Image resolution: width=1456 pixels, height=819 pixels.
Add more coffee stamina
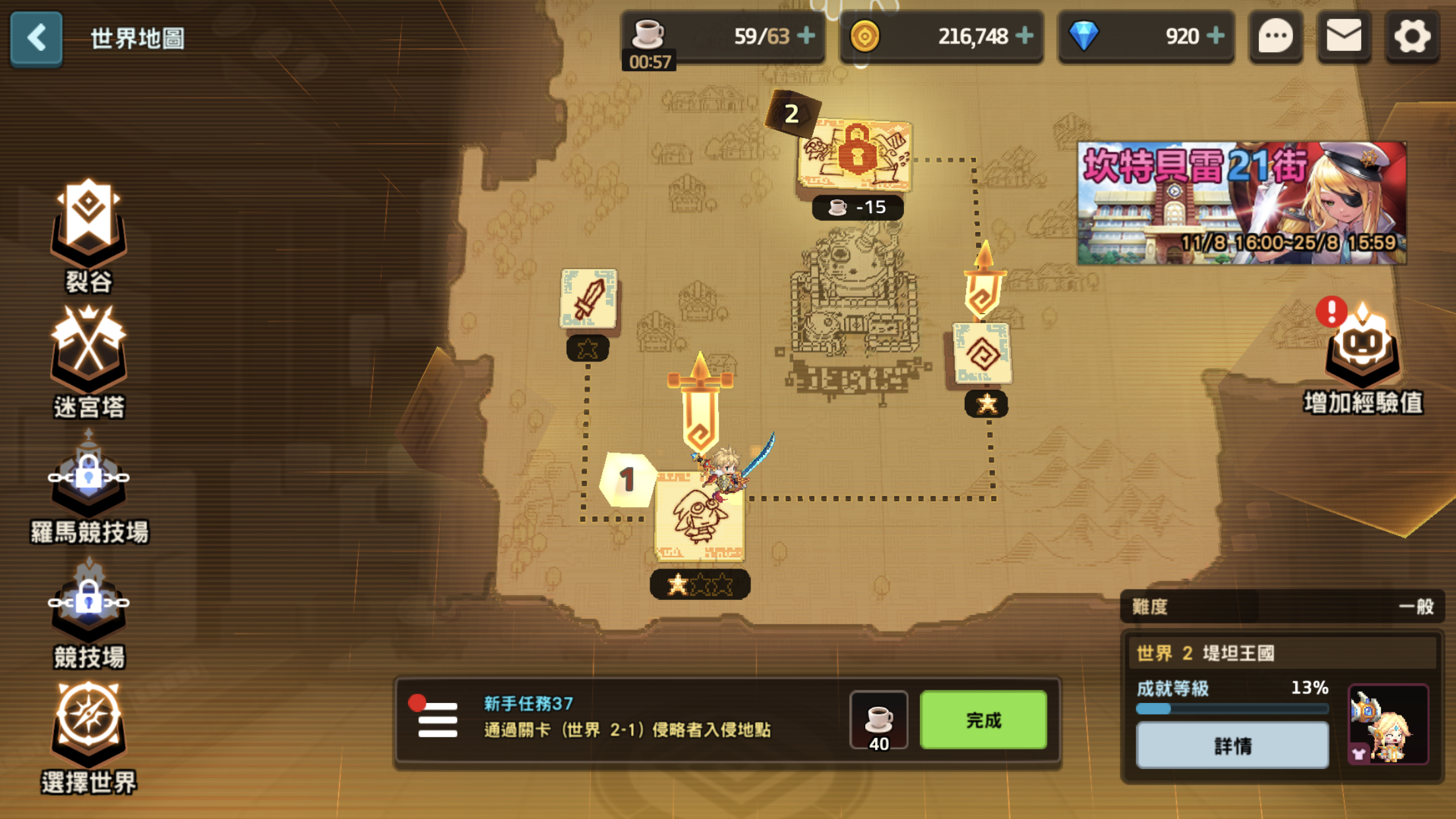(806, 36)
